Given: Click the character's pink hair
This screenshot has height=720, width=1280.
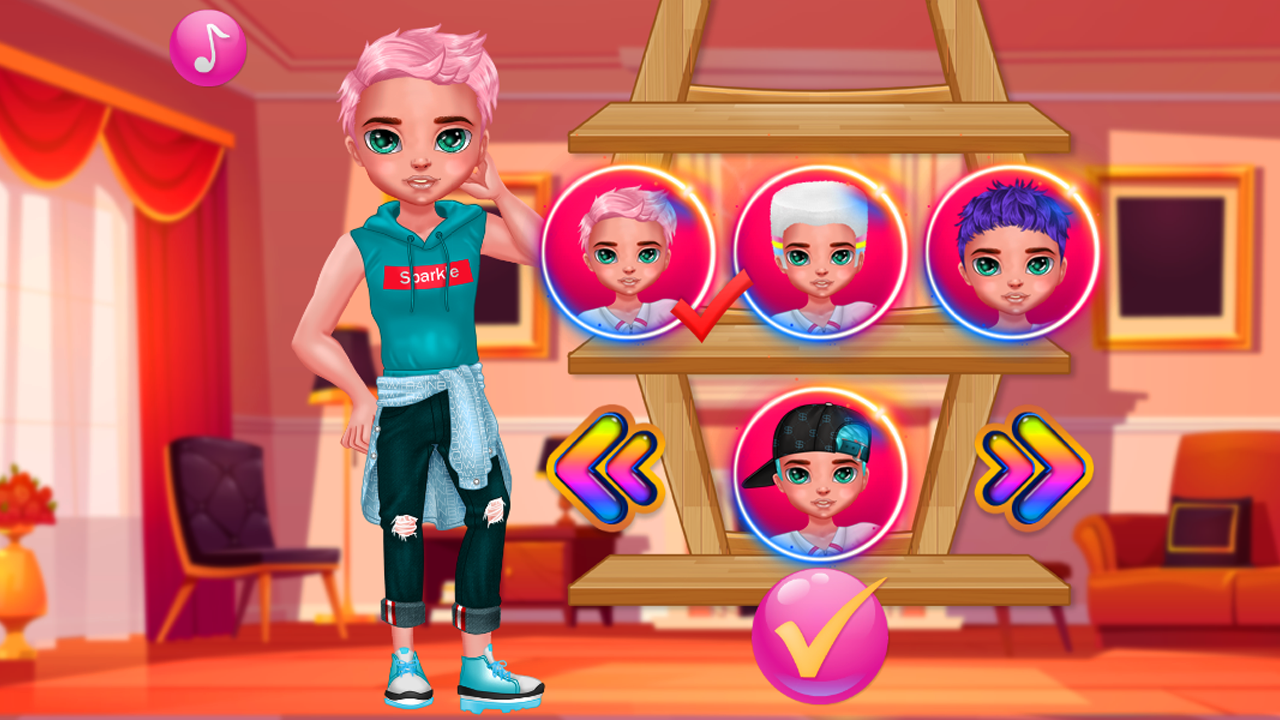Looking at the screenshot, I should (x=420, y=60).
